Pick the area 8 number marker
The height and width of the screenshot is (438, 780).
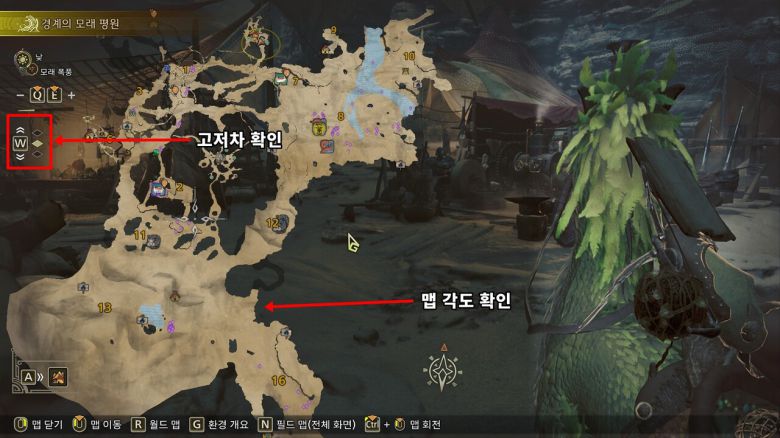click(x=340, y=117)
